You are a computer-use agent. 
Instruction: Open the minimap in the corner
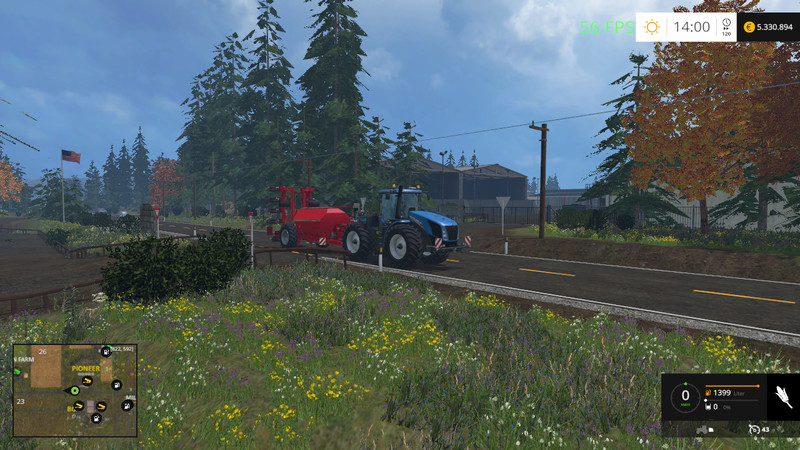click(74, 390)
